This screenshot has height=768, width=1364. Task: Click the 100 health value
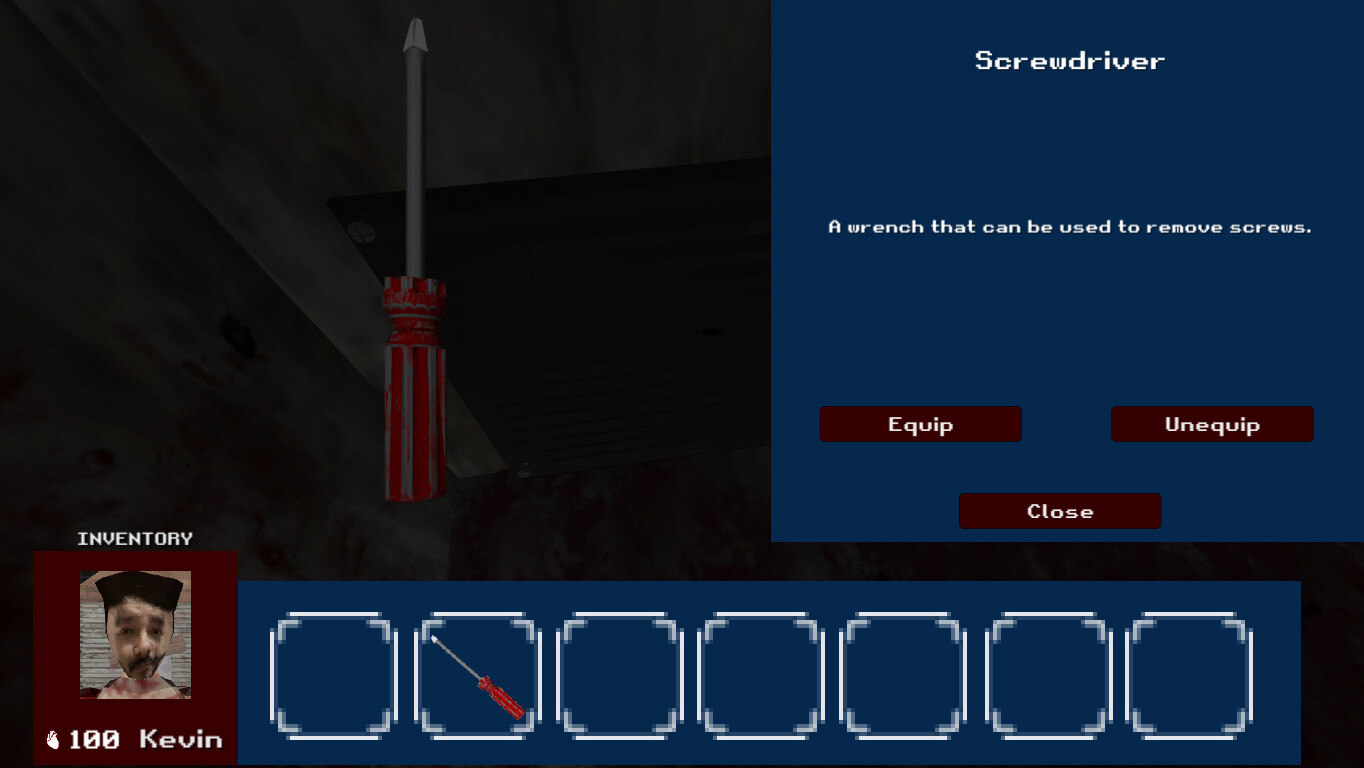click(93, 740)
